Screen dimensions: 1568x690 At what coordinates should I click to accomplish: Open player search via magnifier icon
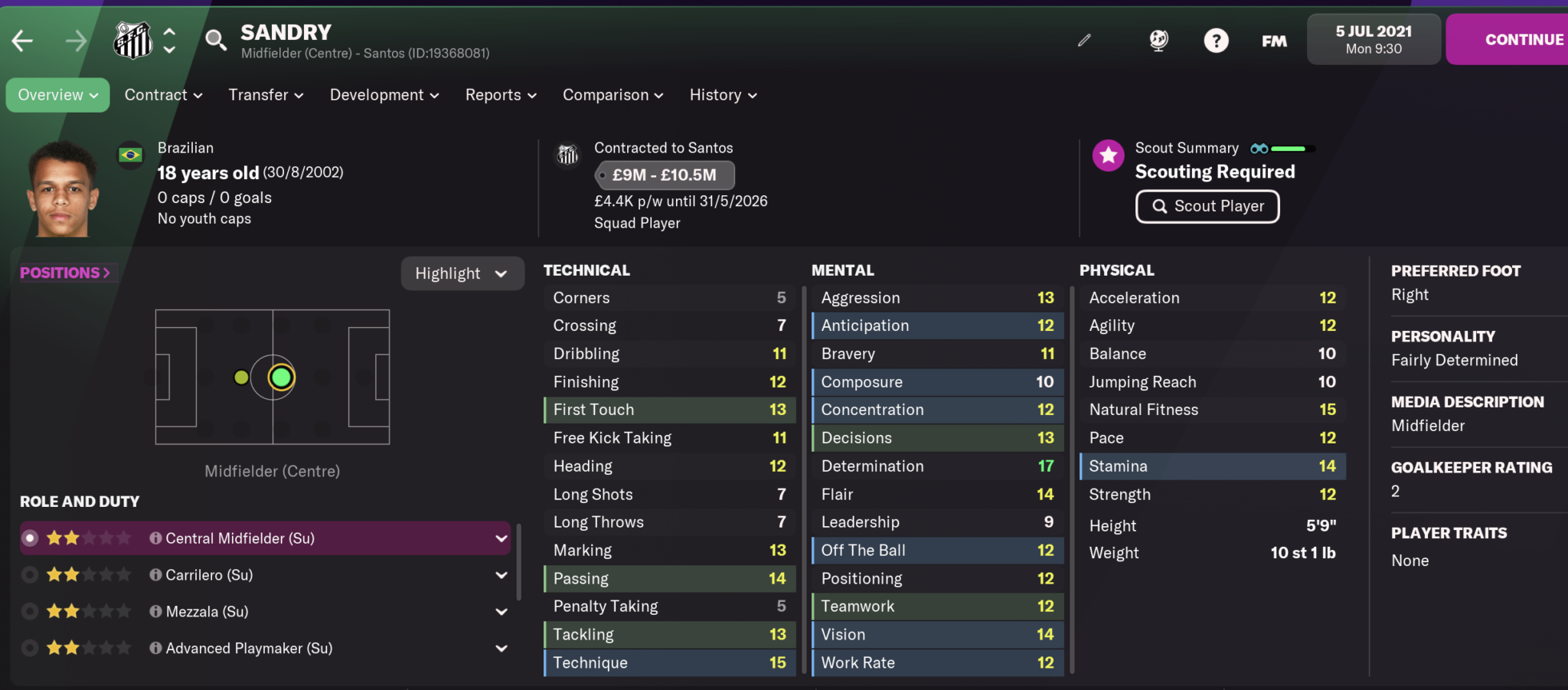click(x=215, y=42)
